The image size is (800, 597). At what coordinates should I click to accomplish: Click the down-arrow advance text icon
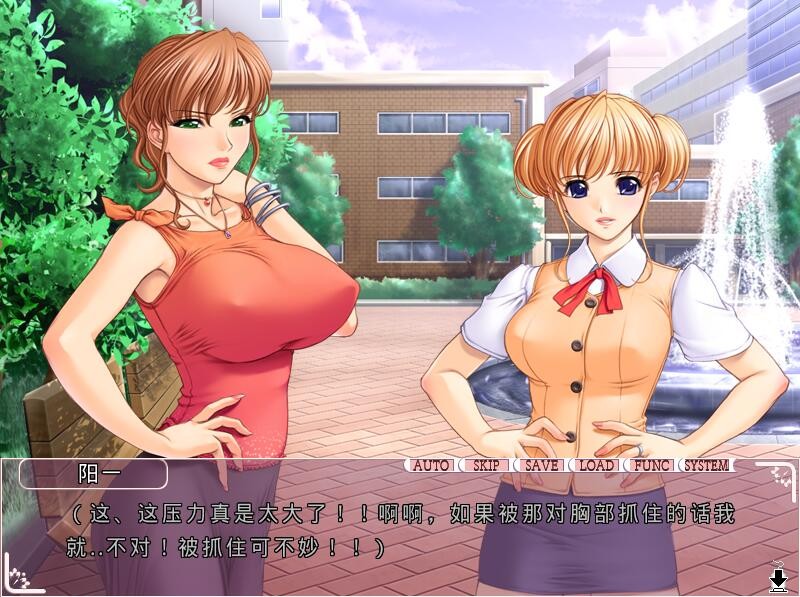pyautogui.click(x=778, y=579)
